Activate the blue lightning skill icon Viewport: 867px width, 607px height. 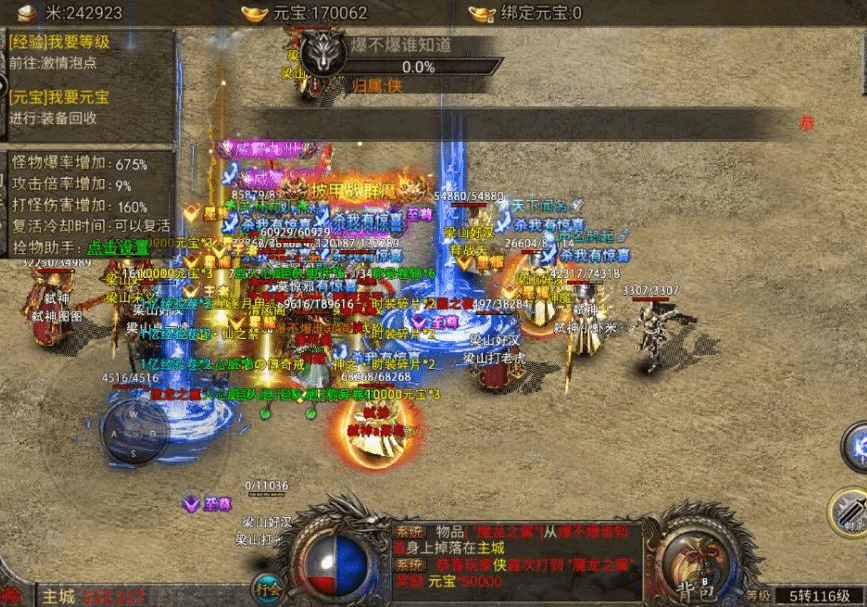tap(856, 446)
